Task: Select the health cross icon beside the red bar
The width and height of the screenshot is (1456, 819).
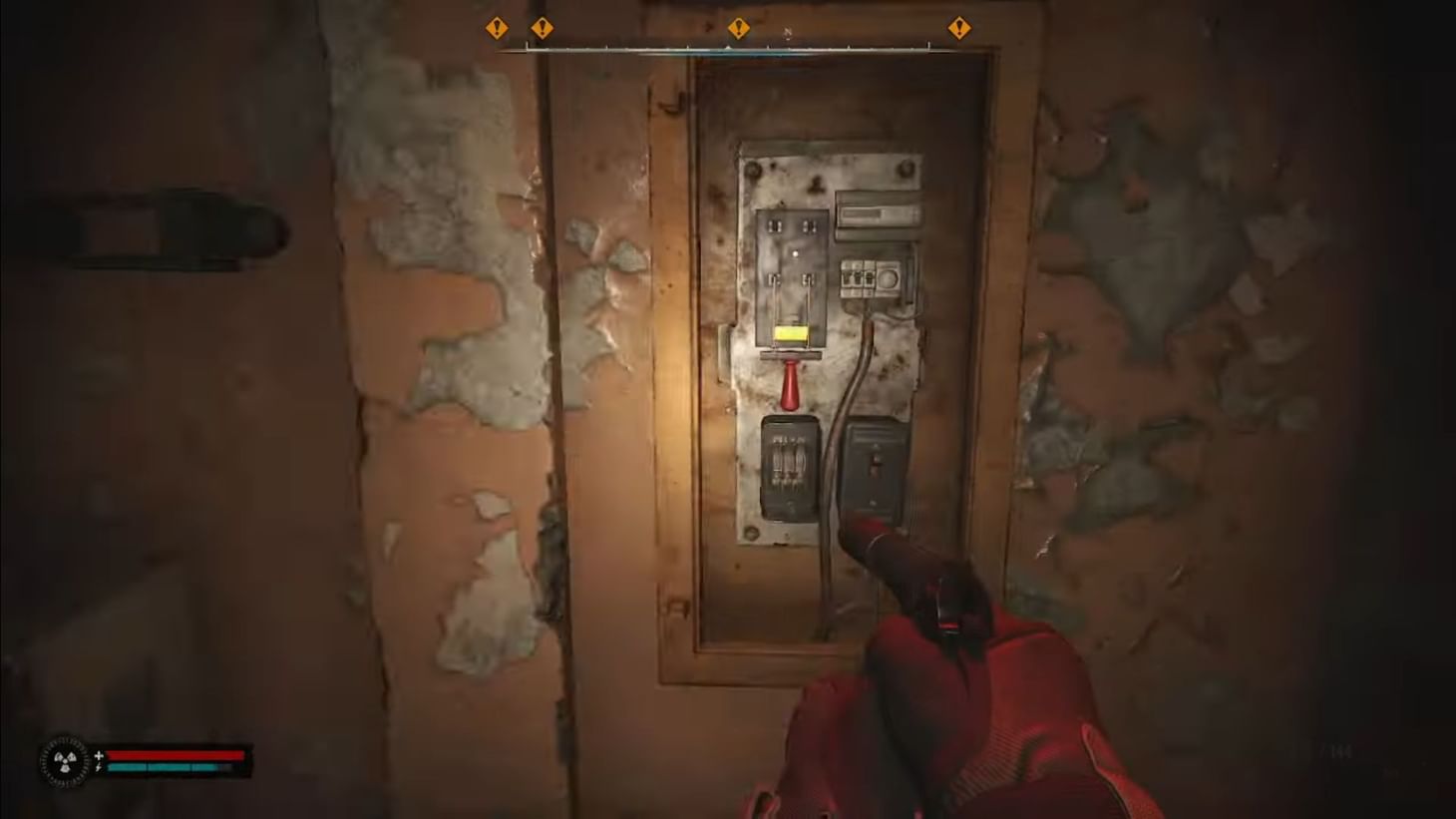Action: (x=98, y=755)
